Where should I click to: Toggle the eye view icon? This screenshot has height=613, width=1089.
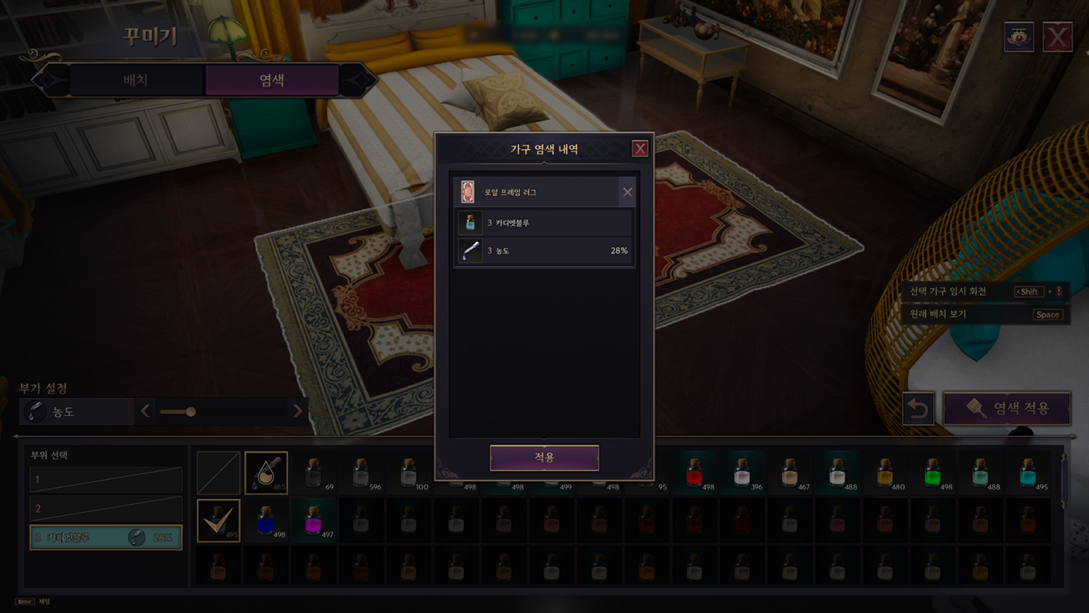point(1019,37)
